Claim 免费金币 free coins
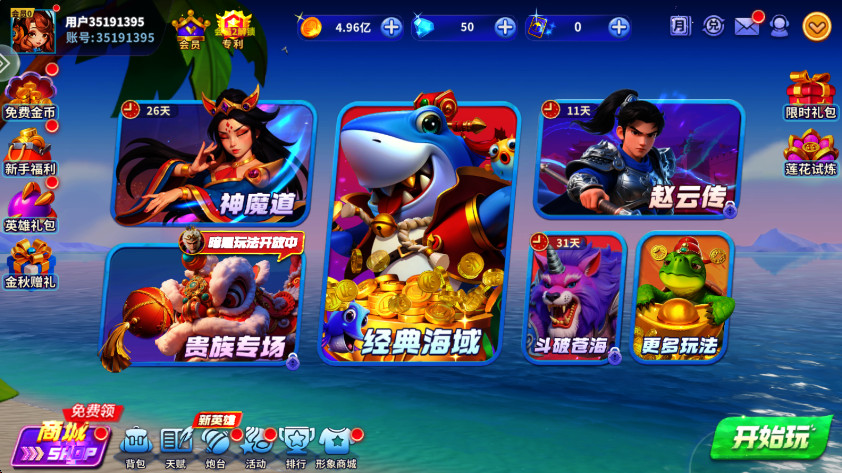Viewport: 842px width, 473px height. click(30, 93)
